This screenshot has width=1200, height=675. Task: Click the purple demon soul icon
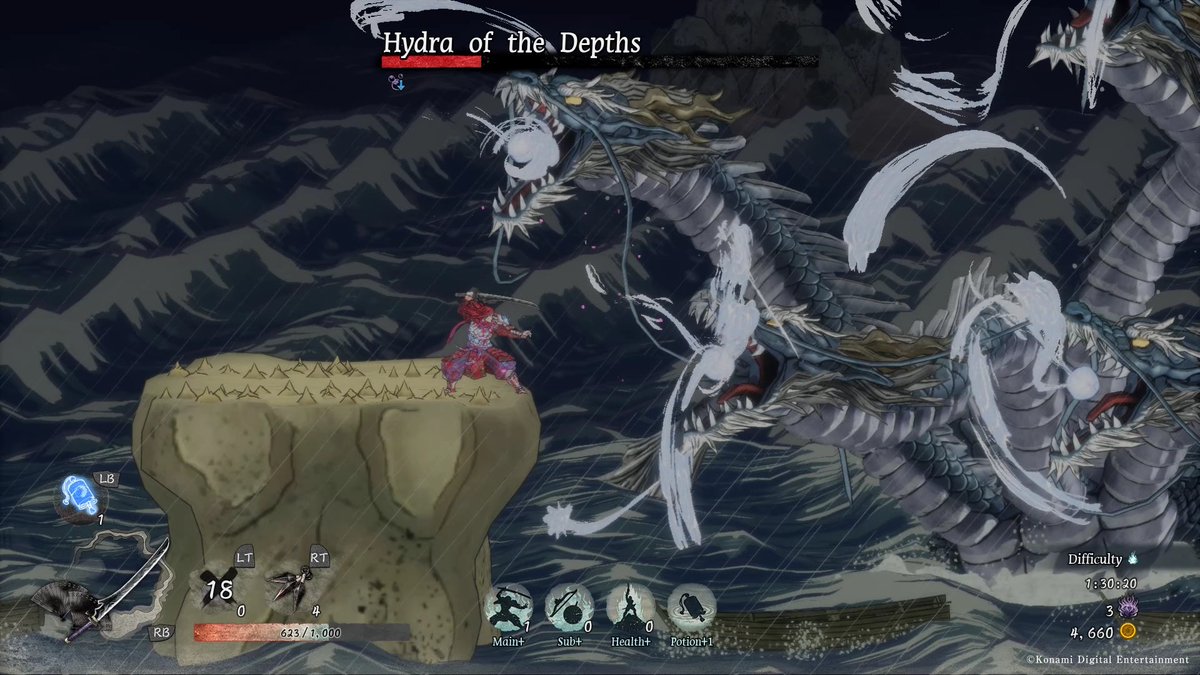(x=1129, y=608)
